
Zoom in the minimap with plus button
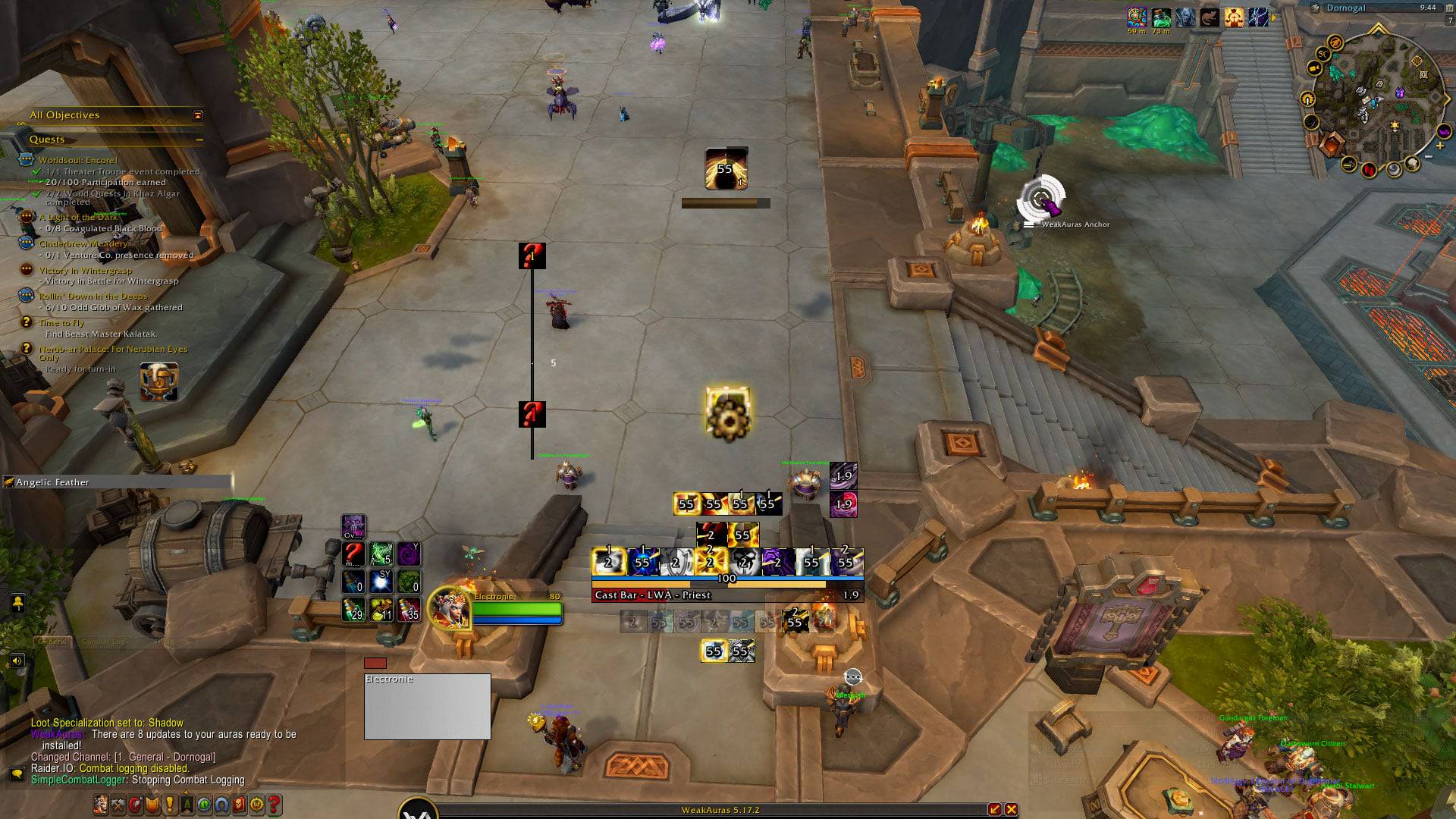pyautogui.click(x=1439, y=146)
